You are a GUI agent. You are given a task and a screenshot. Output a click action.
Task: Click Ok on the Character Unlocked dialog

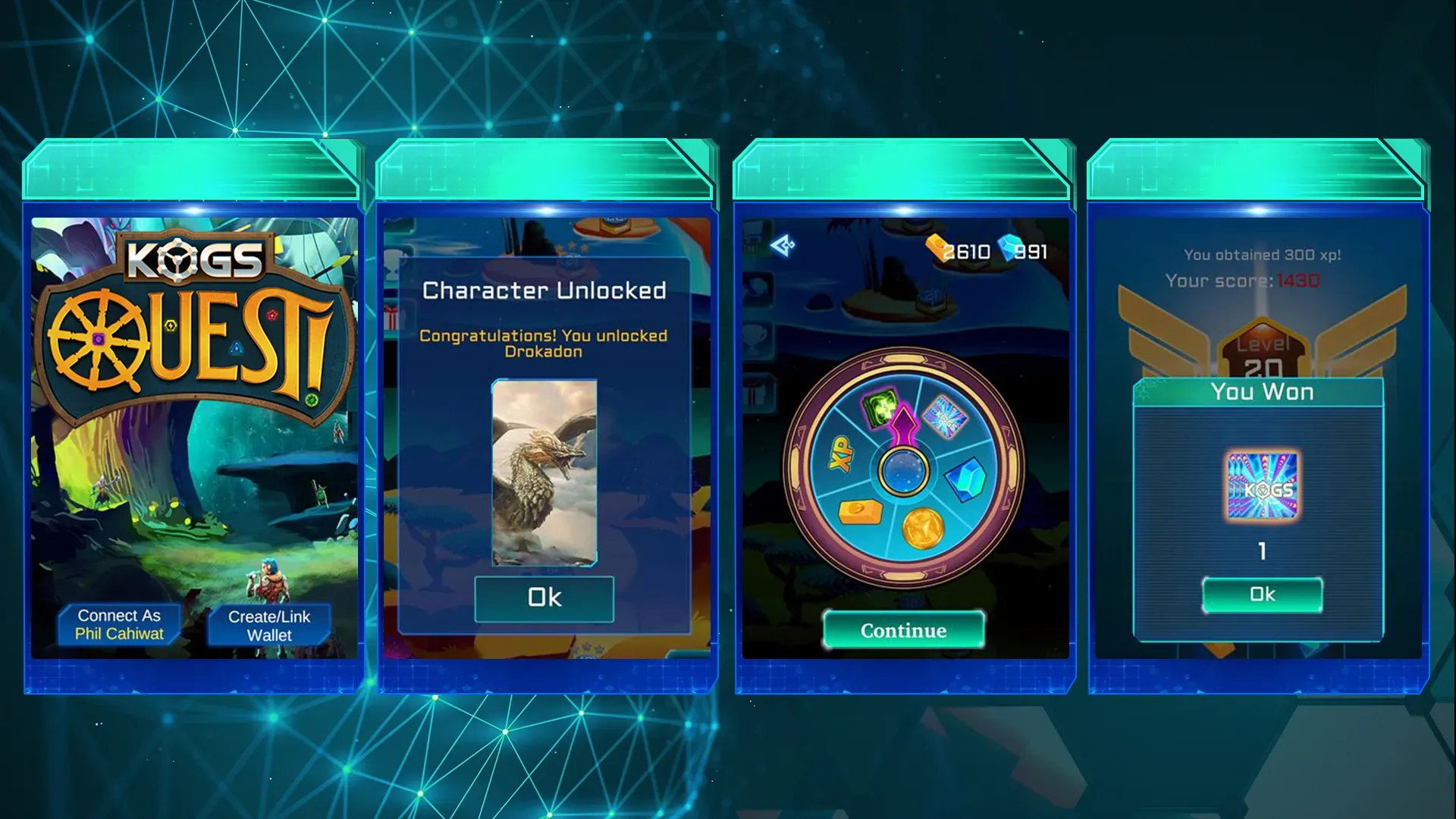[544, 597]
